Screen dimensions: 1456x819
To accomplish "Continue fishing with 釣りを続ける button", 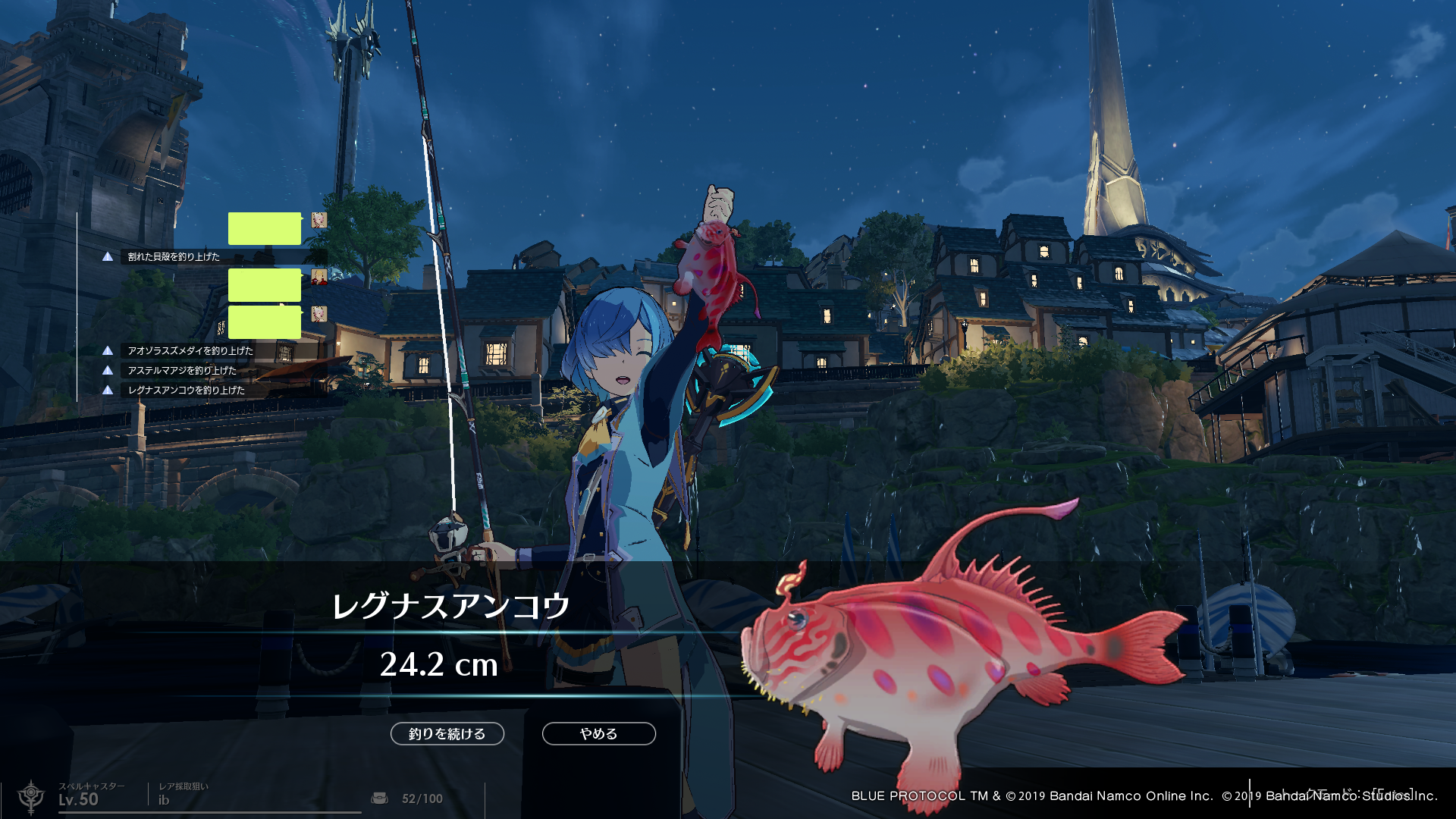I will click(447, 733).
